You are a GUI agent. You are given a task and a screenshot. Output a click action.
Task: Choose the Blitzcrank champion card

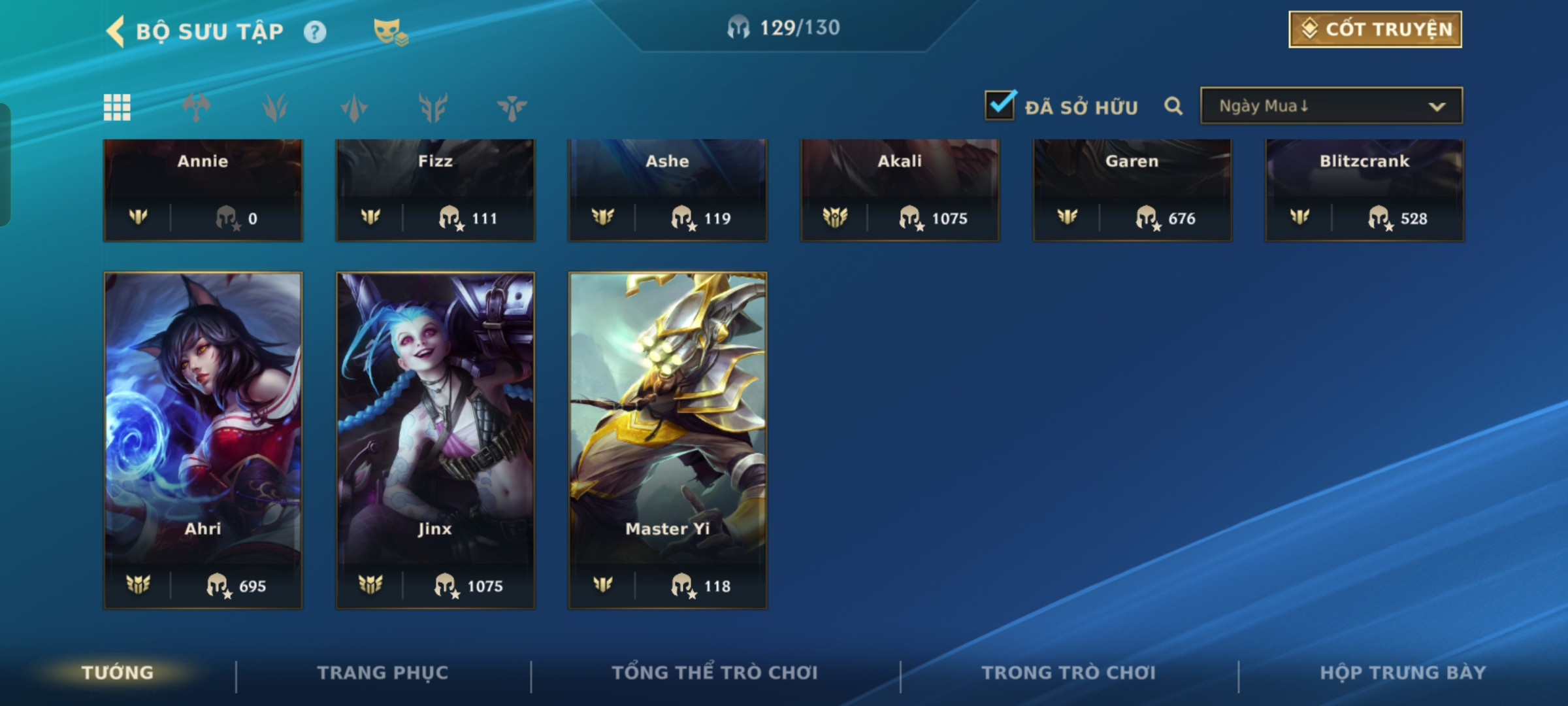coord(1364,190)
